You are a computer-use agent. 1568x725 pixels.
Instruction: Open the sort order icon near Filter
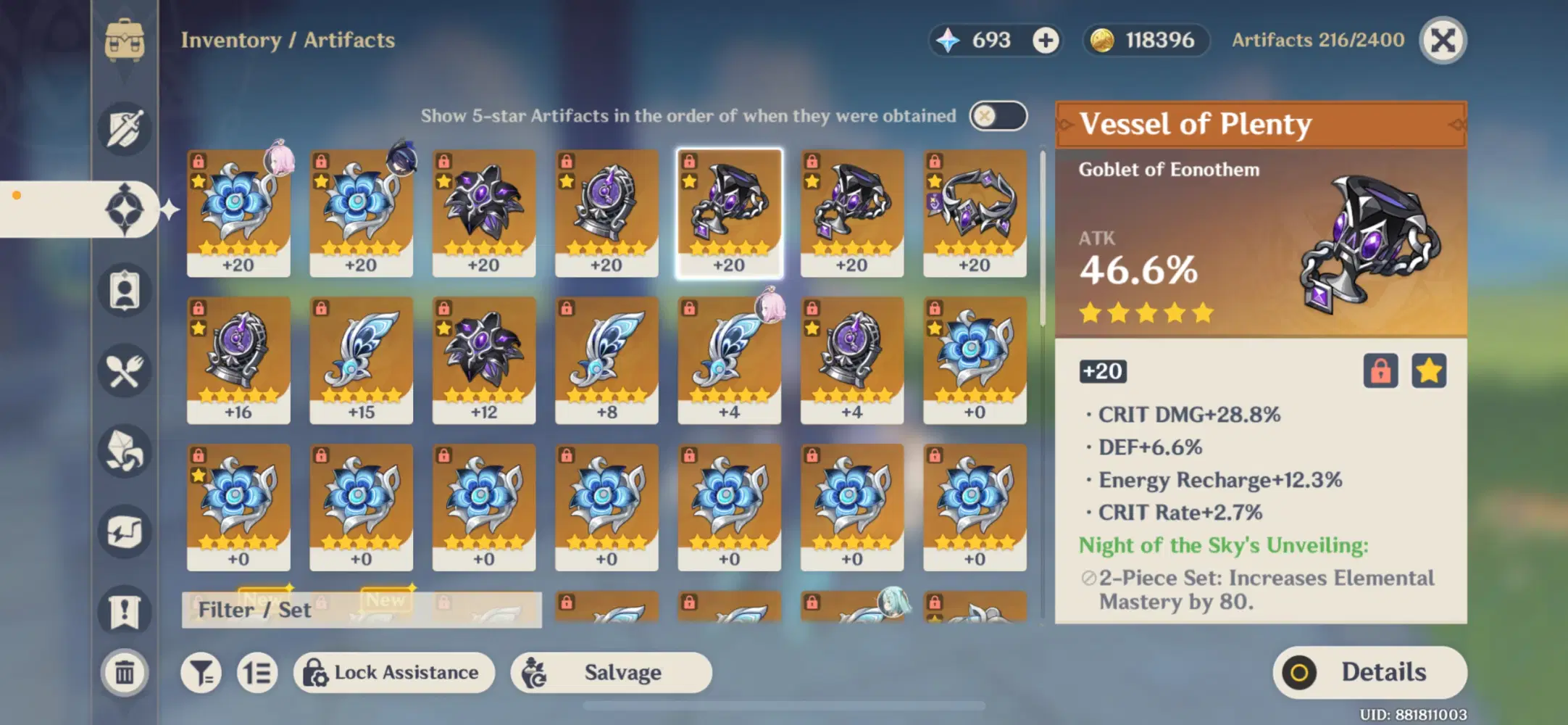tap(257, 672)
